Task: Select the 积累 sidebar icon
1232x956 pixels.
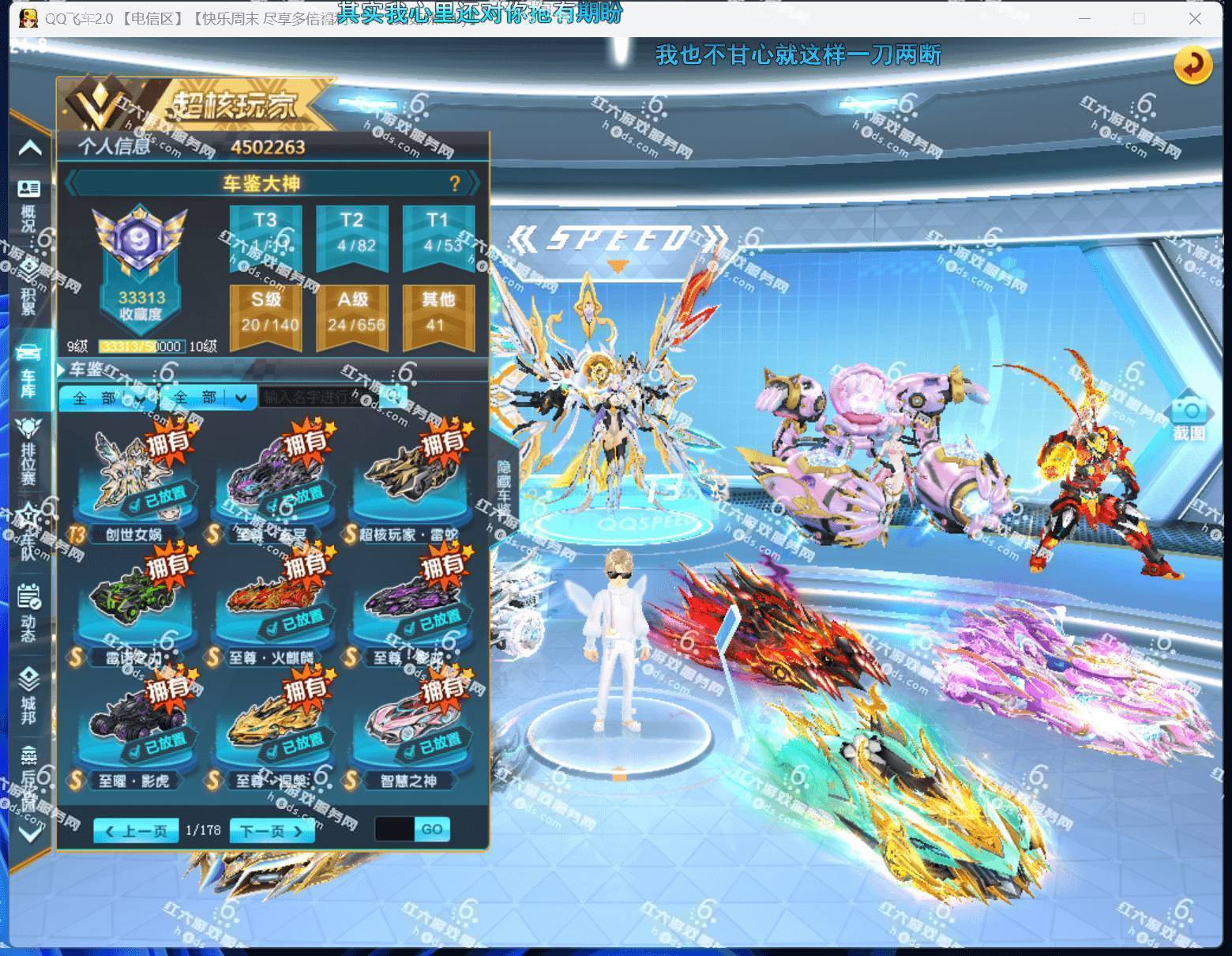Action: pos(29,273)
